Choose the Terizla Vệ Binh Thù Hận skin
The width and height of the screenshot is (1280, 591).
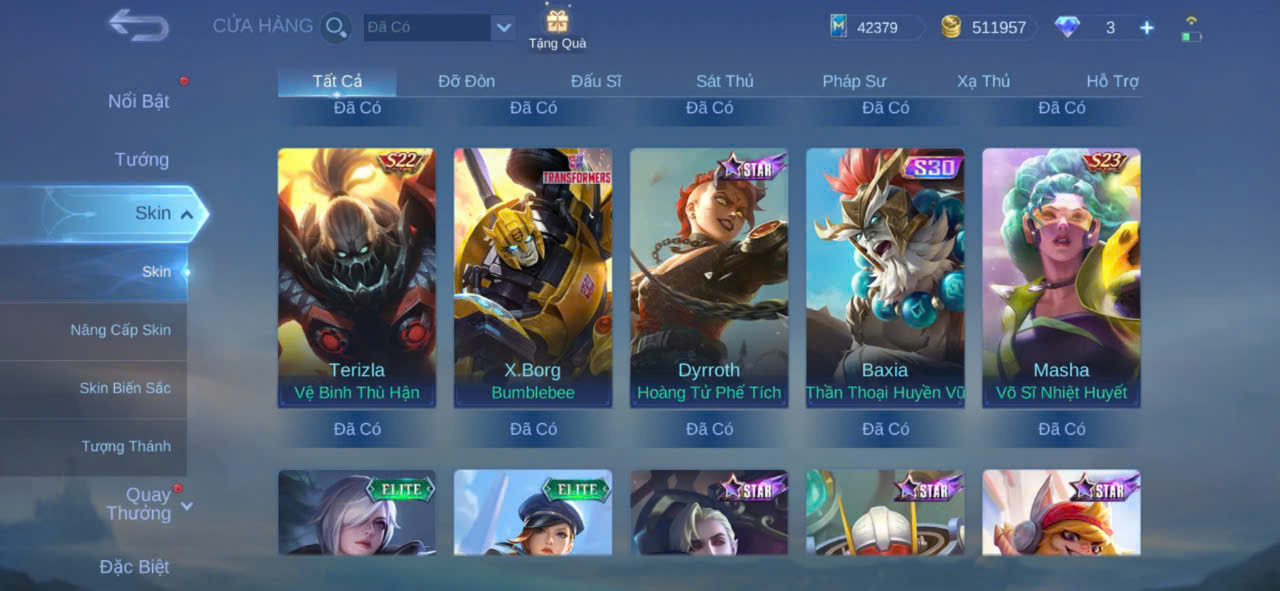click(x=357, y=277)
